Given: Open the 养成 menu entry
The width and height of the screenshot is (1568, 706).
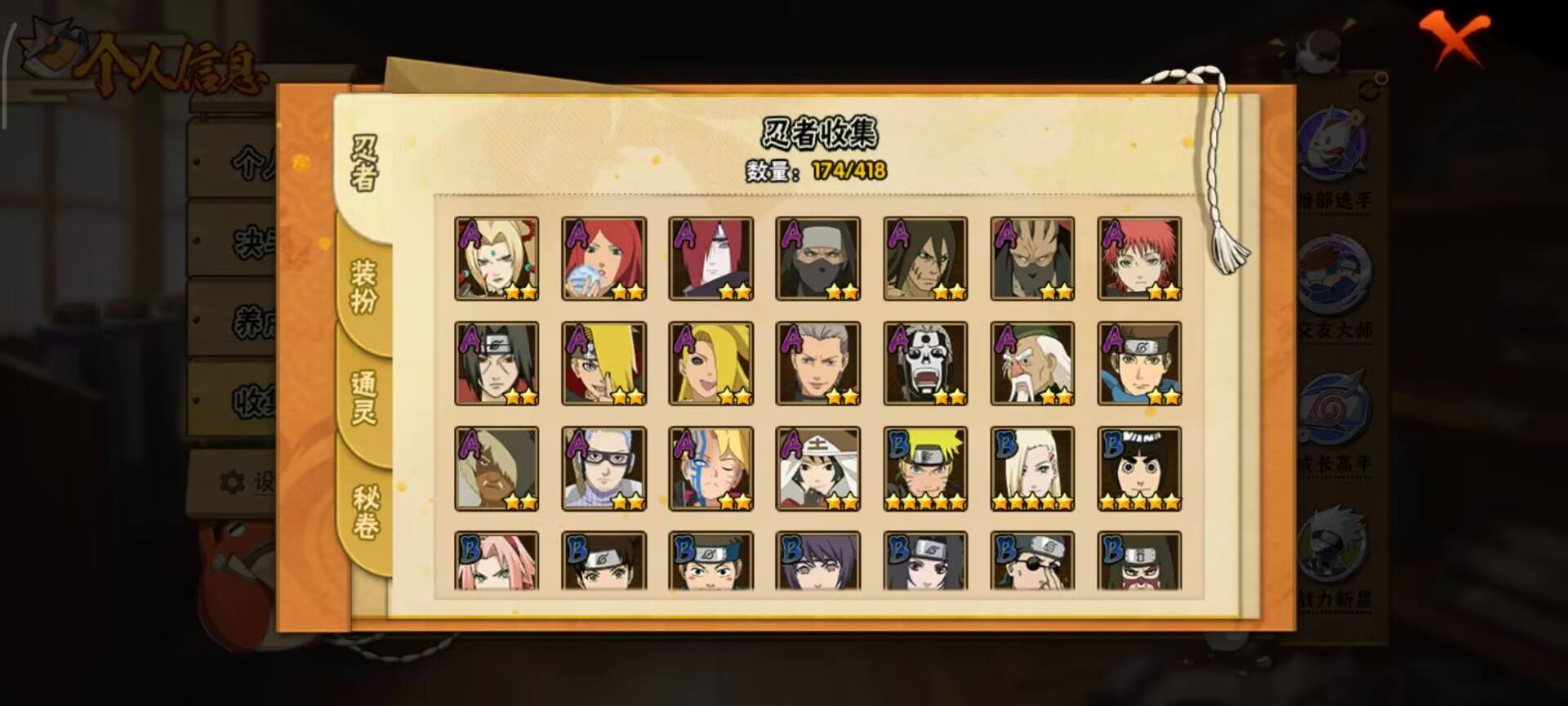Looking at the screenshot, I should pyautogui.click(x=238, y=319).
